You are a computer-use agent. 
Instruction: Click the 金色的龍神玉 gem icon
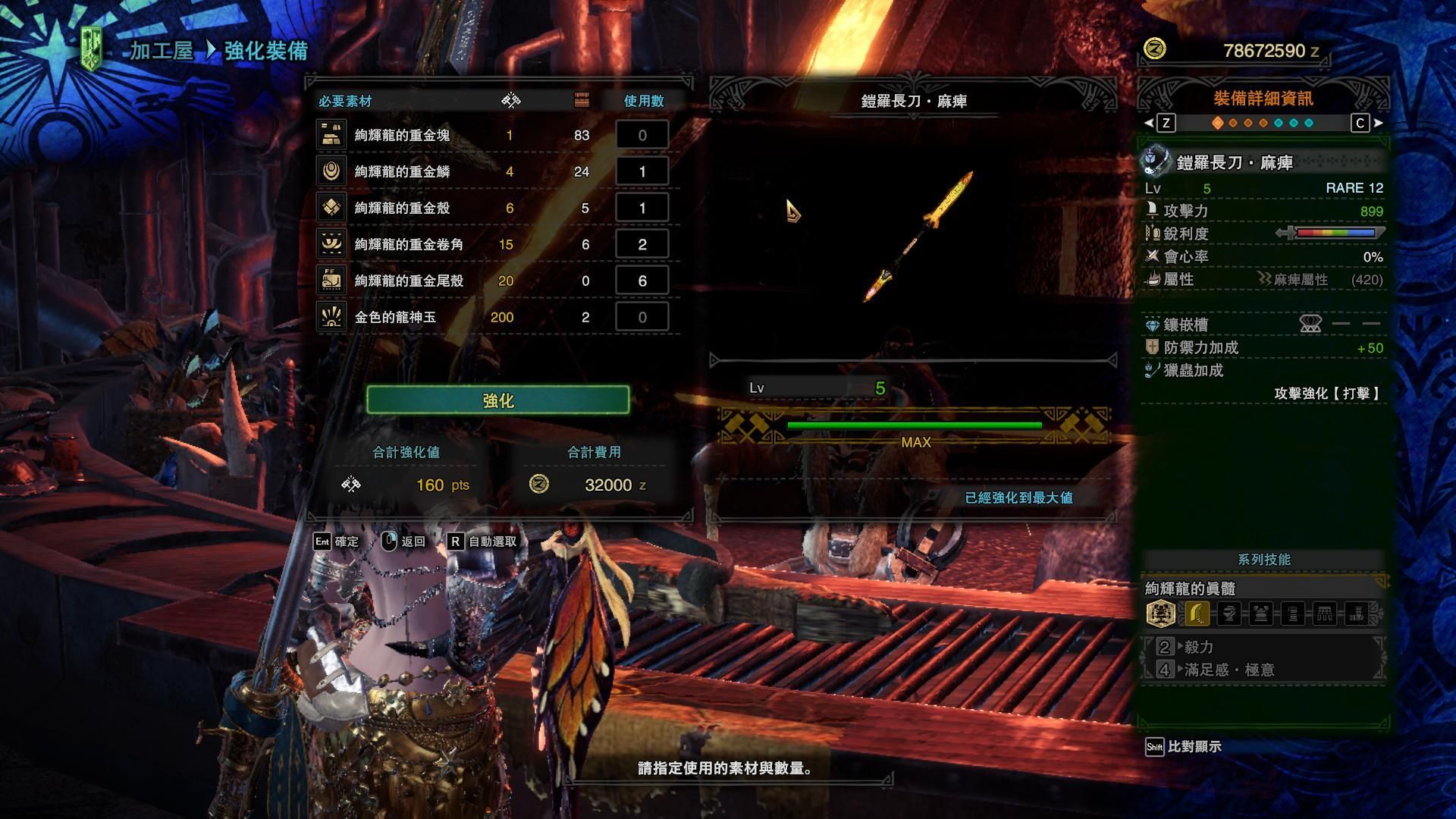click(331, 316)
